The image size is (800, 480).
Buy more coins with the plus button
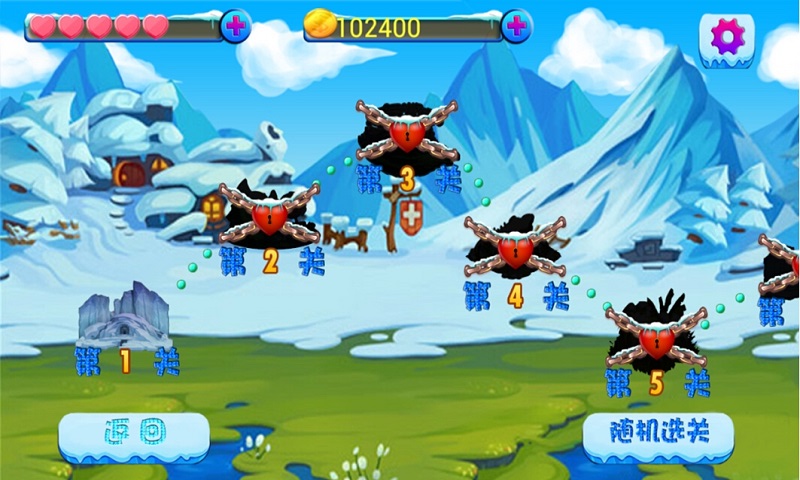click(516, 27)
